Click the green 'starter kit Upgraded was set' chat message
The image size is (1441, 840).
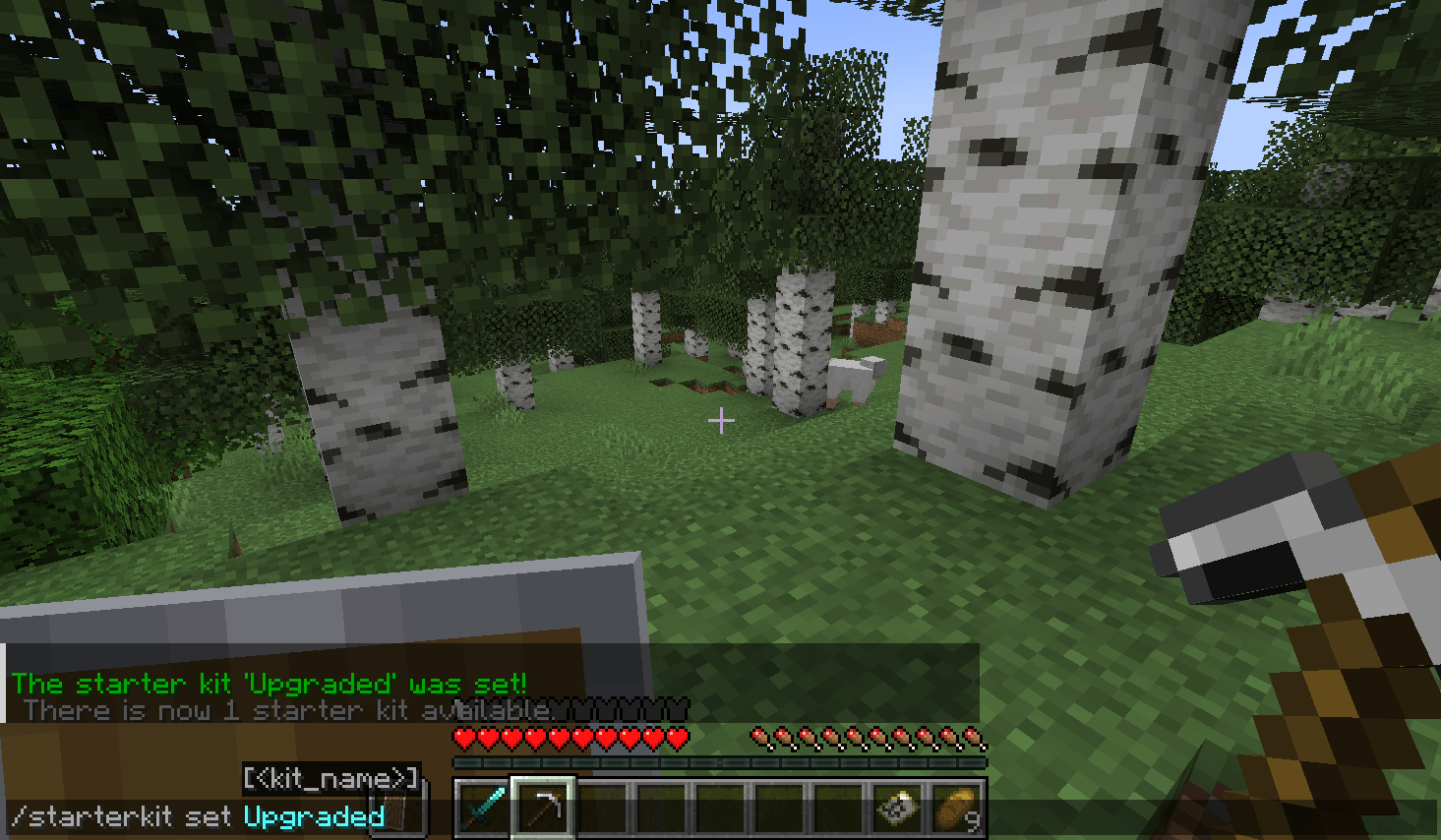point(269,683)
